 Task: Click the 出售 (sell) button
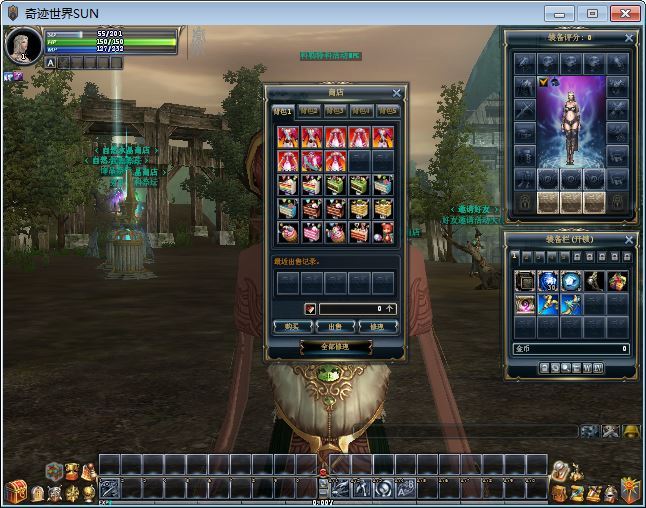click(334, 327)
